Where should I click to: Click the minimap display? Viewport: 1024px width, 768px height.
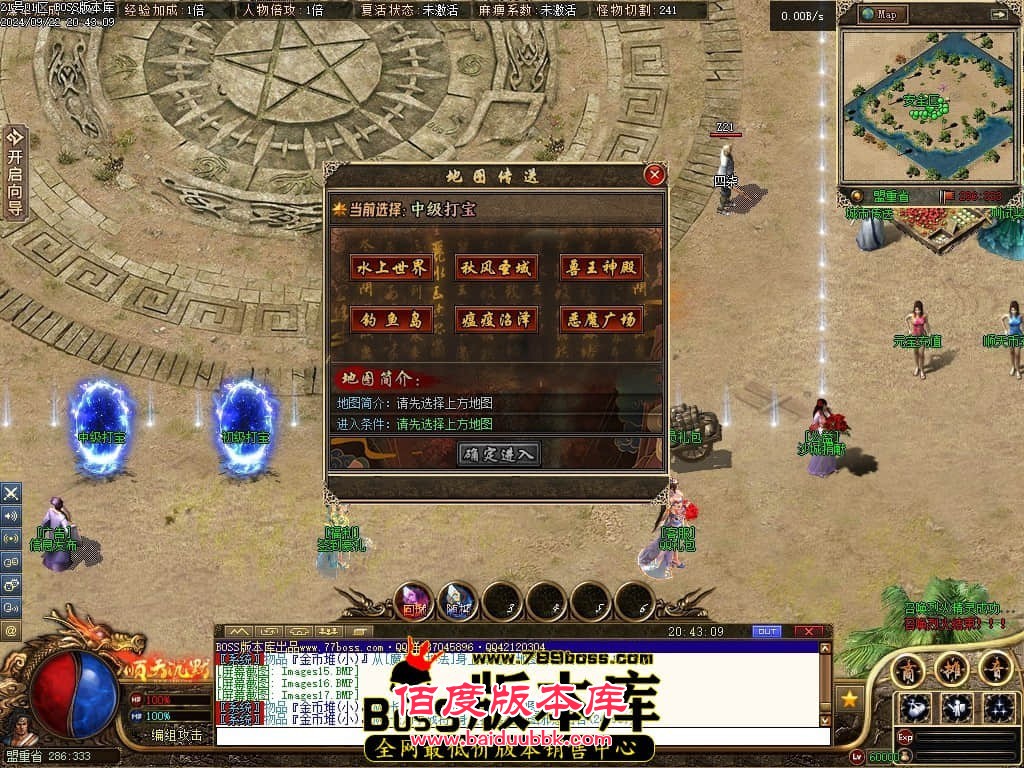coord(928,105)
